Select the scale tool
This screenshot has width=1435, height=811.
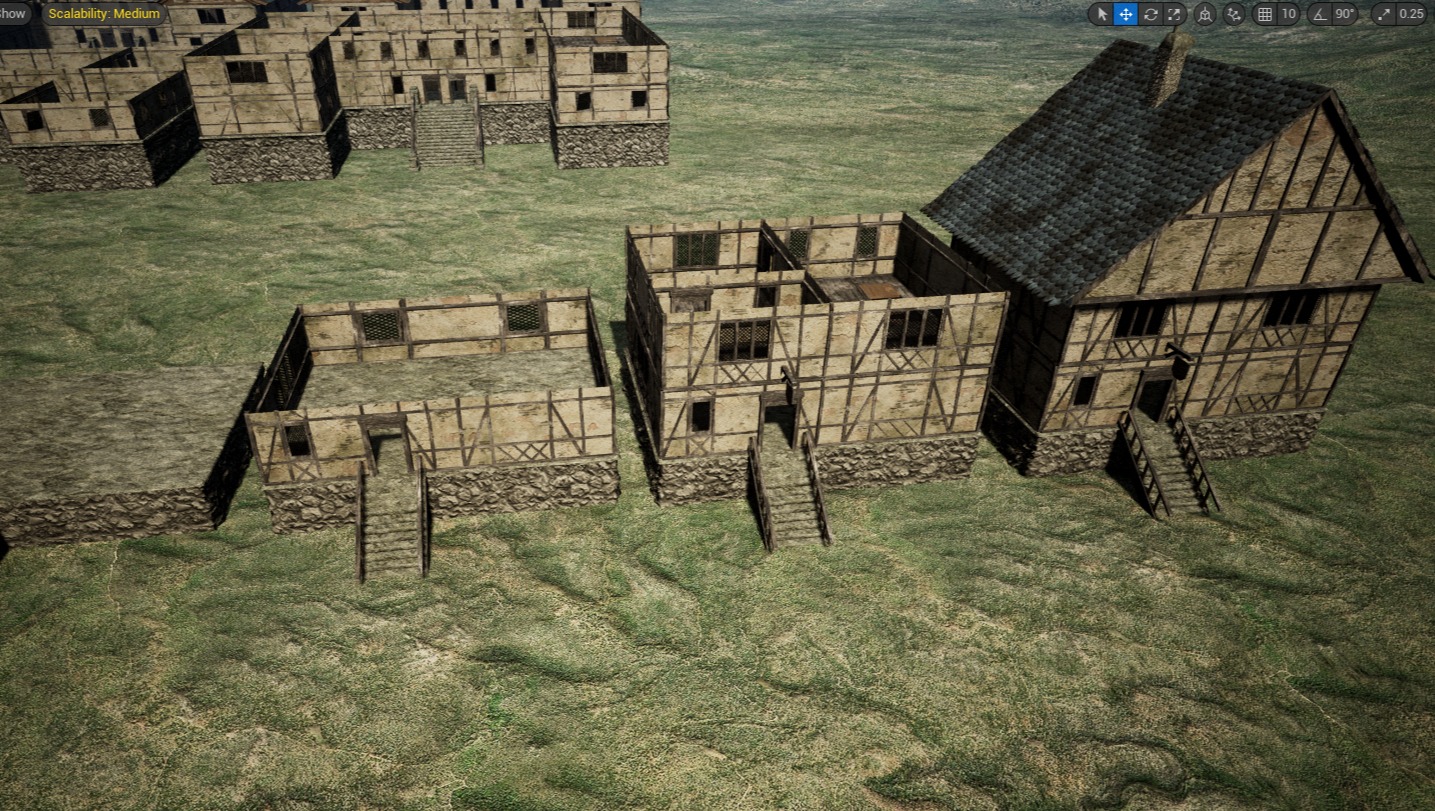pos(1175,14)
